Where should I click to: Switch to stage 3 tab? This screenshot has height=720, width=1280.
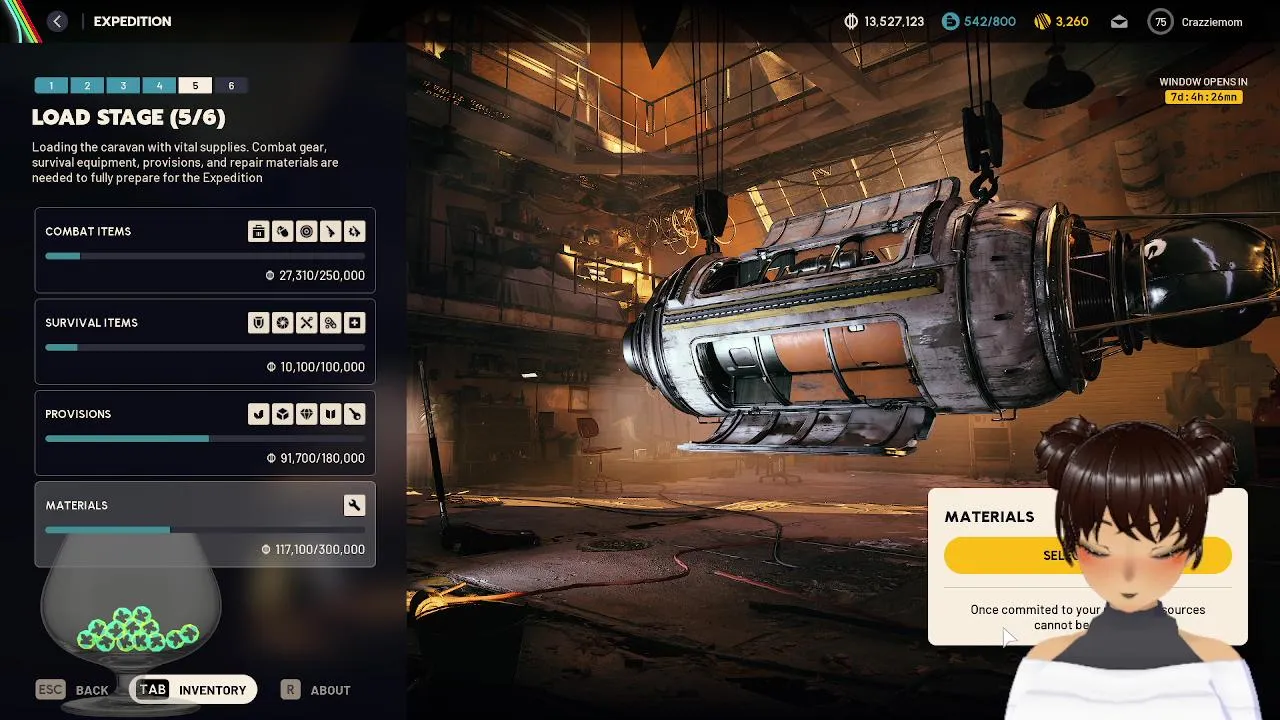coord(123,86)
